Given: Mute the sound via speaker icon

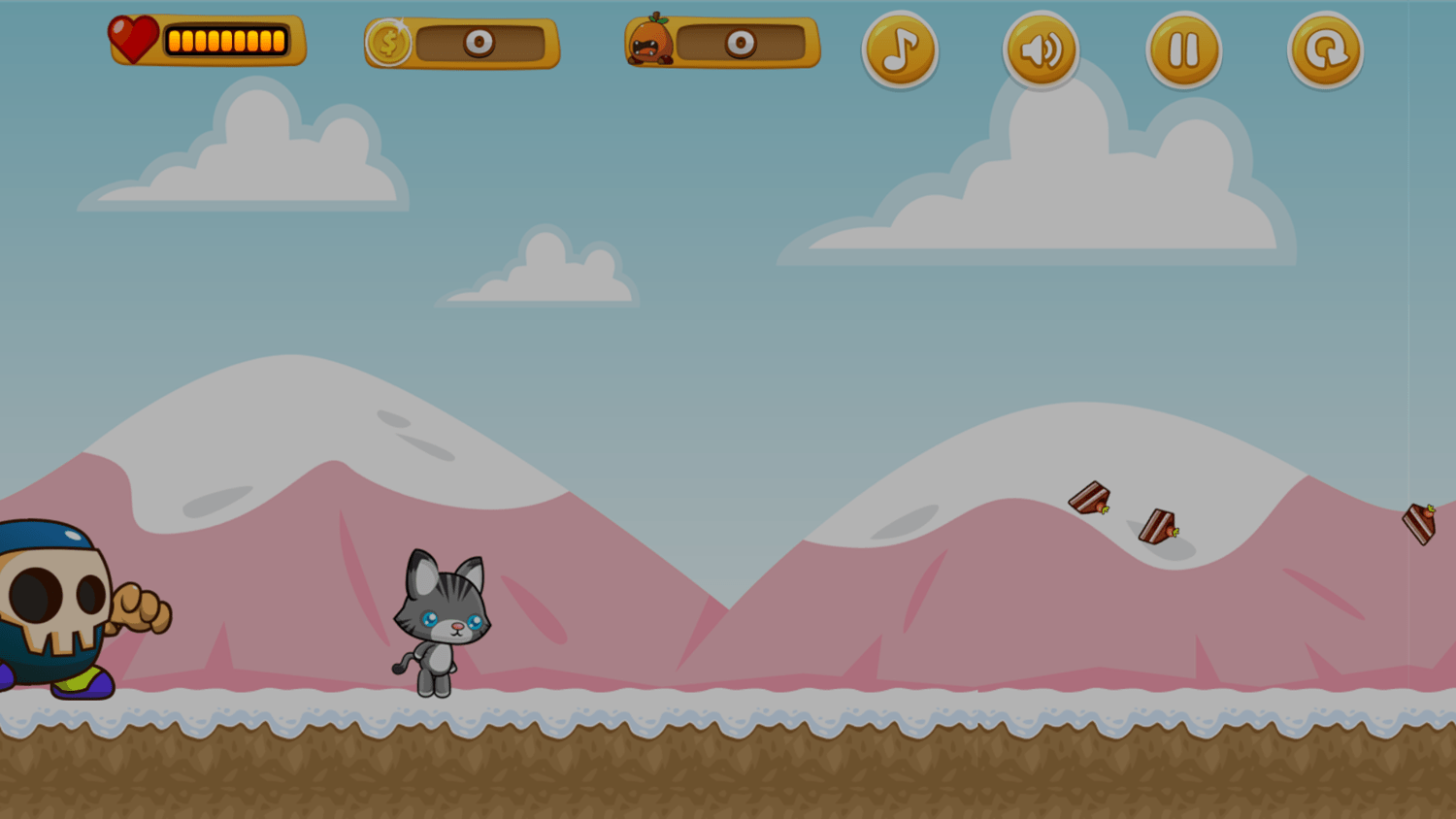Looking at the screenshot, I should 1041,49.
